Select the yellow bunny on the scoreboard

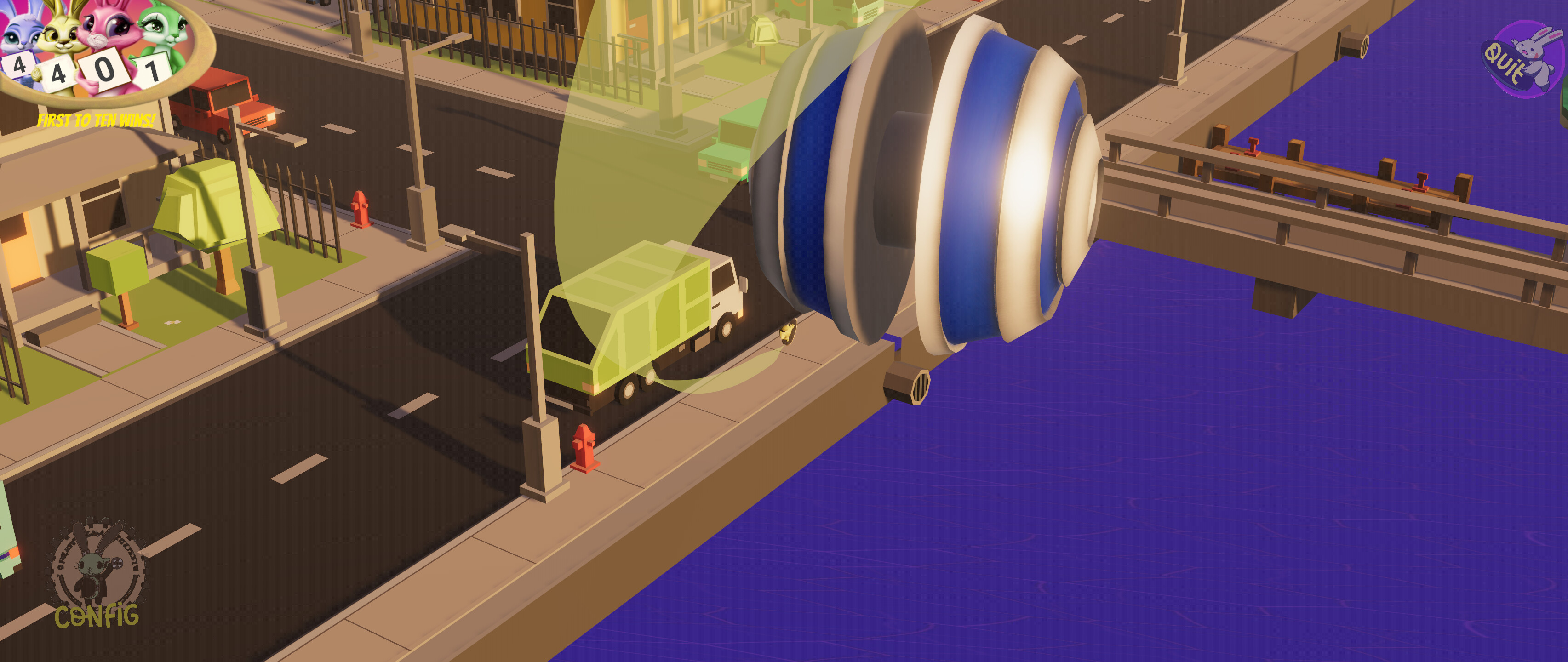pyautogui.click(x=60, y=35)
